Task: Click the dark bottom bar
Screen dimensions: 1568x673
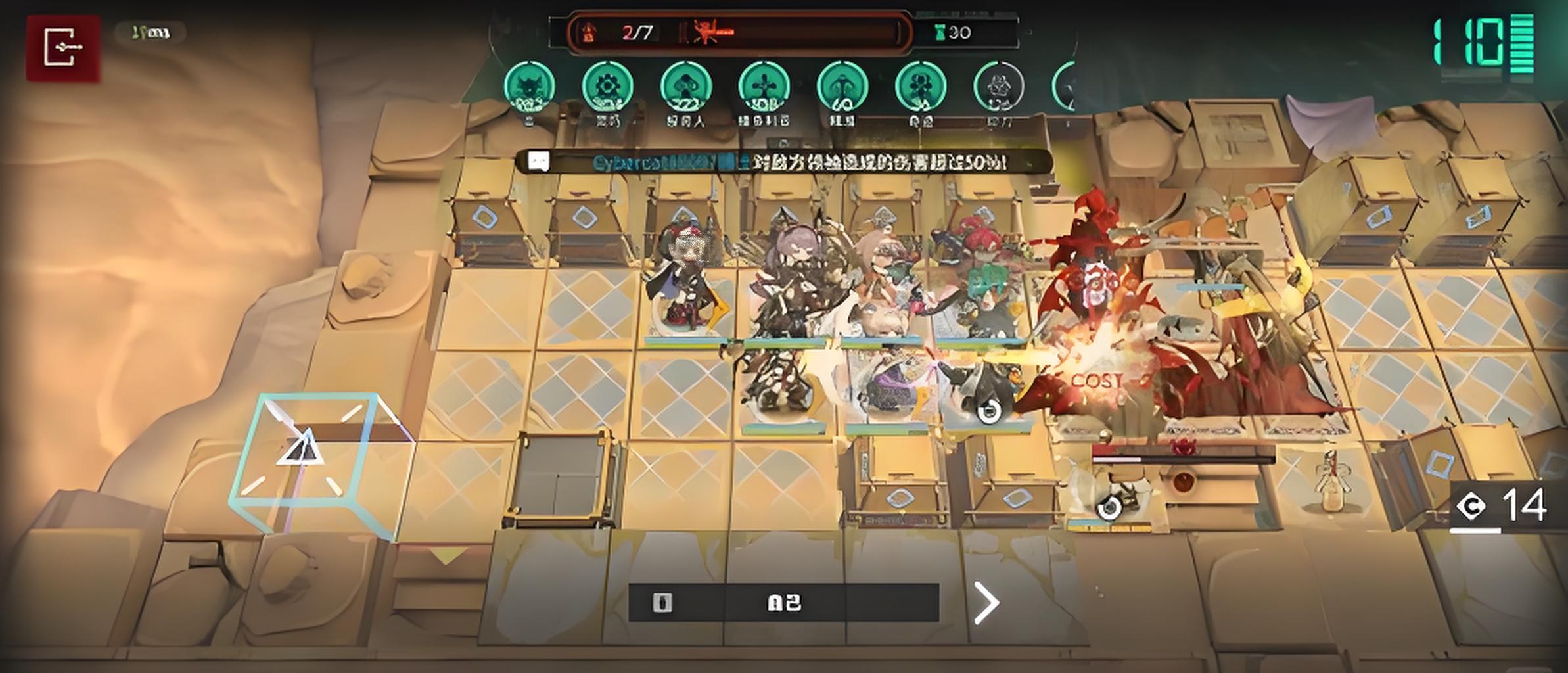Action: (x=783, y=602)
